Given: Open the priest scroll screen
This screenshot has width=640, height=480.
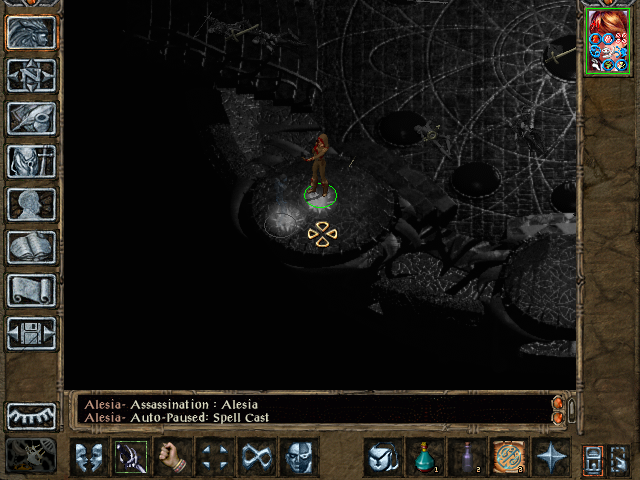Looking at the screenshot, I should 32,290.
